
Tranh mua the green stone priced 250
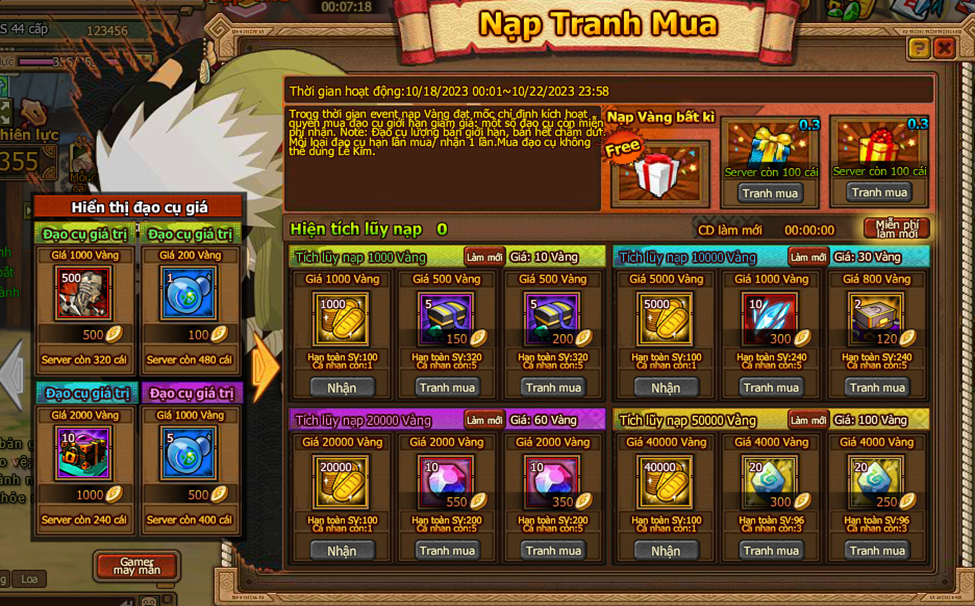[x=877, y=550]
